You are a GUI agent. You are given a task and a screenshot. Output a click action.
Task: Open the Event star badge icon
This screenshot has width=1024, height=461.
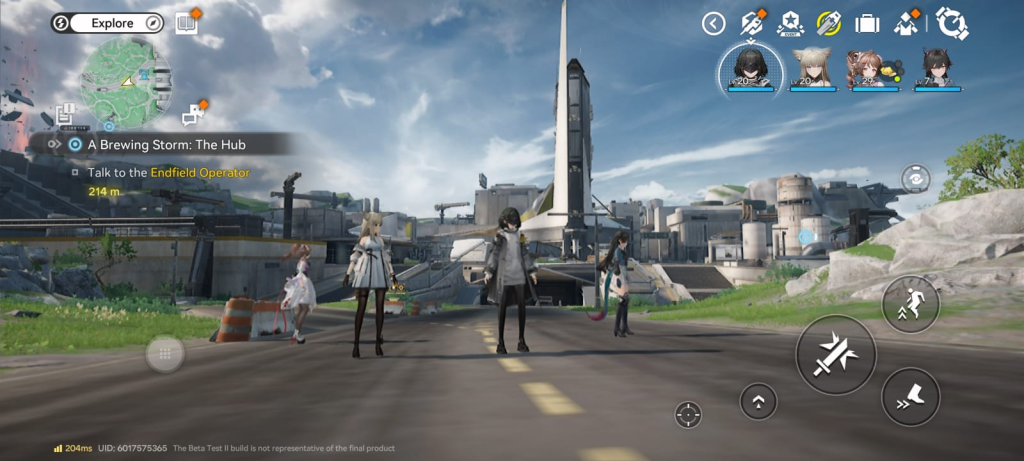tap(790, 23)
